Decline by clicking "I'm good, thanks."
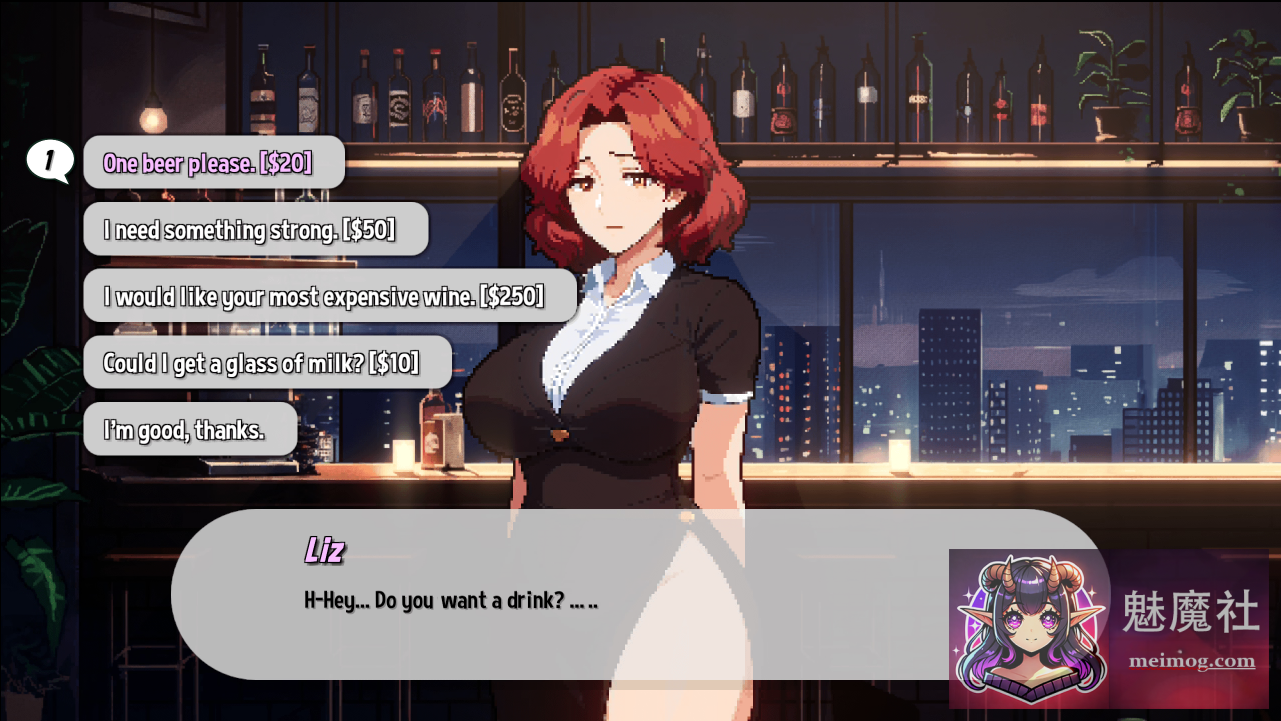 [x=189, y=428]
